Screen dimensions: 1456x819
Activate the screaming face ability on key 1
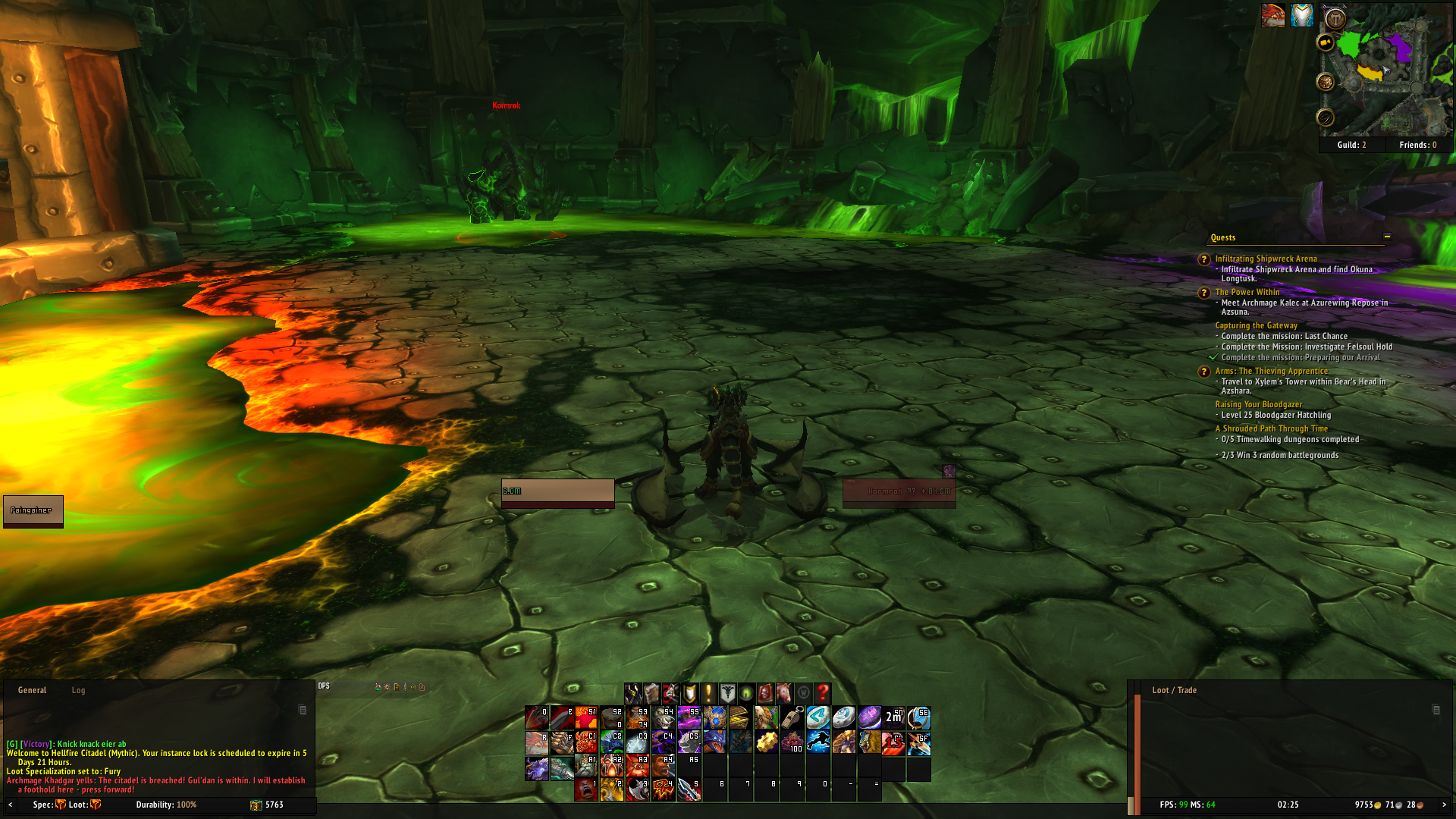point(585,789)
